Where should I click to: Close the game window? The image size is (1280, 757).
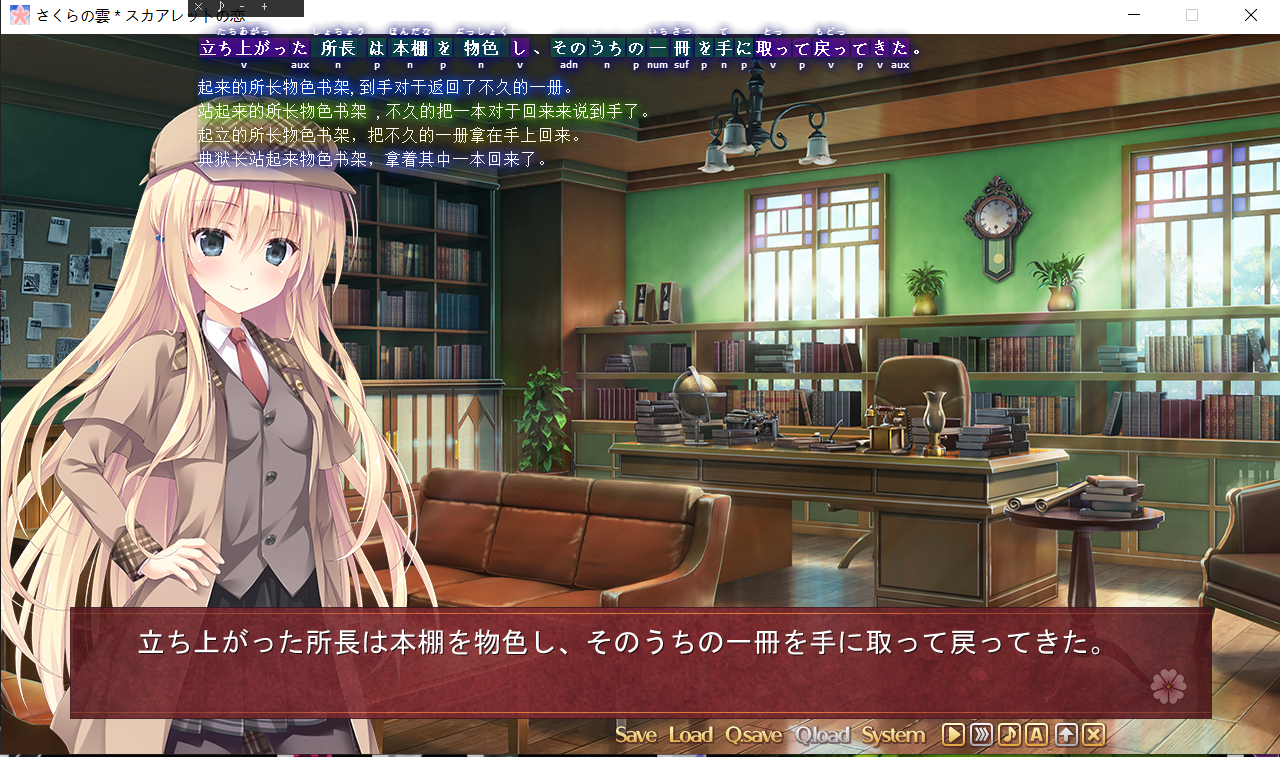pos(1251,15)
